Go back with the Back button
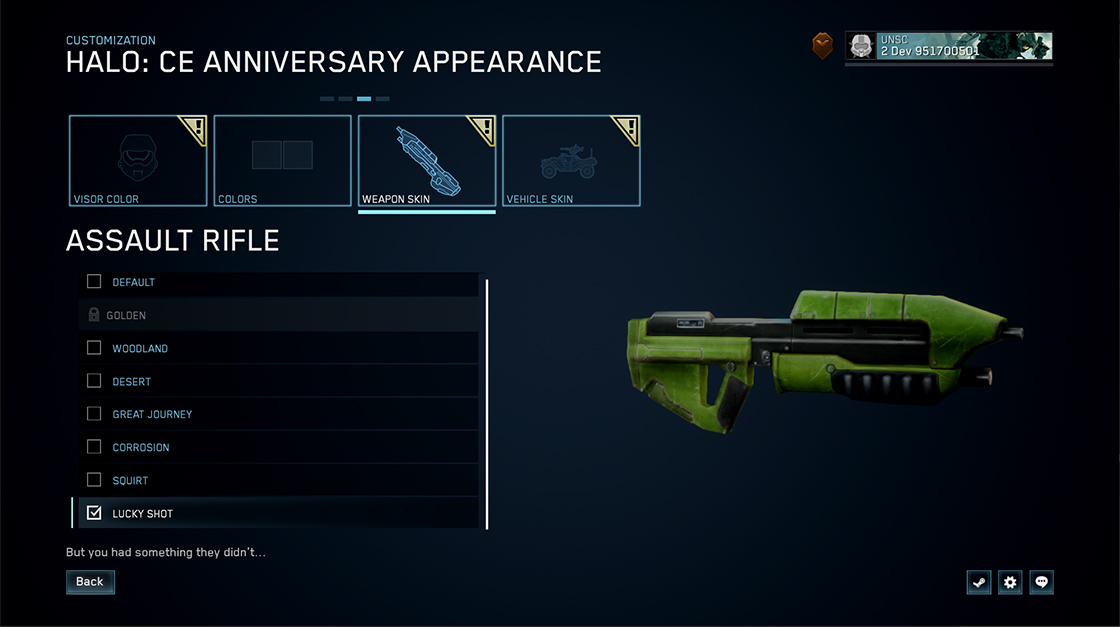The image size is (1120, 627). tap(90, 582)
